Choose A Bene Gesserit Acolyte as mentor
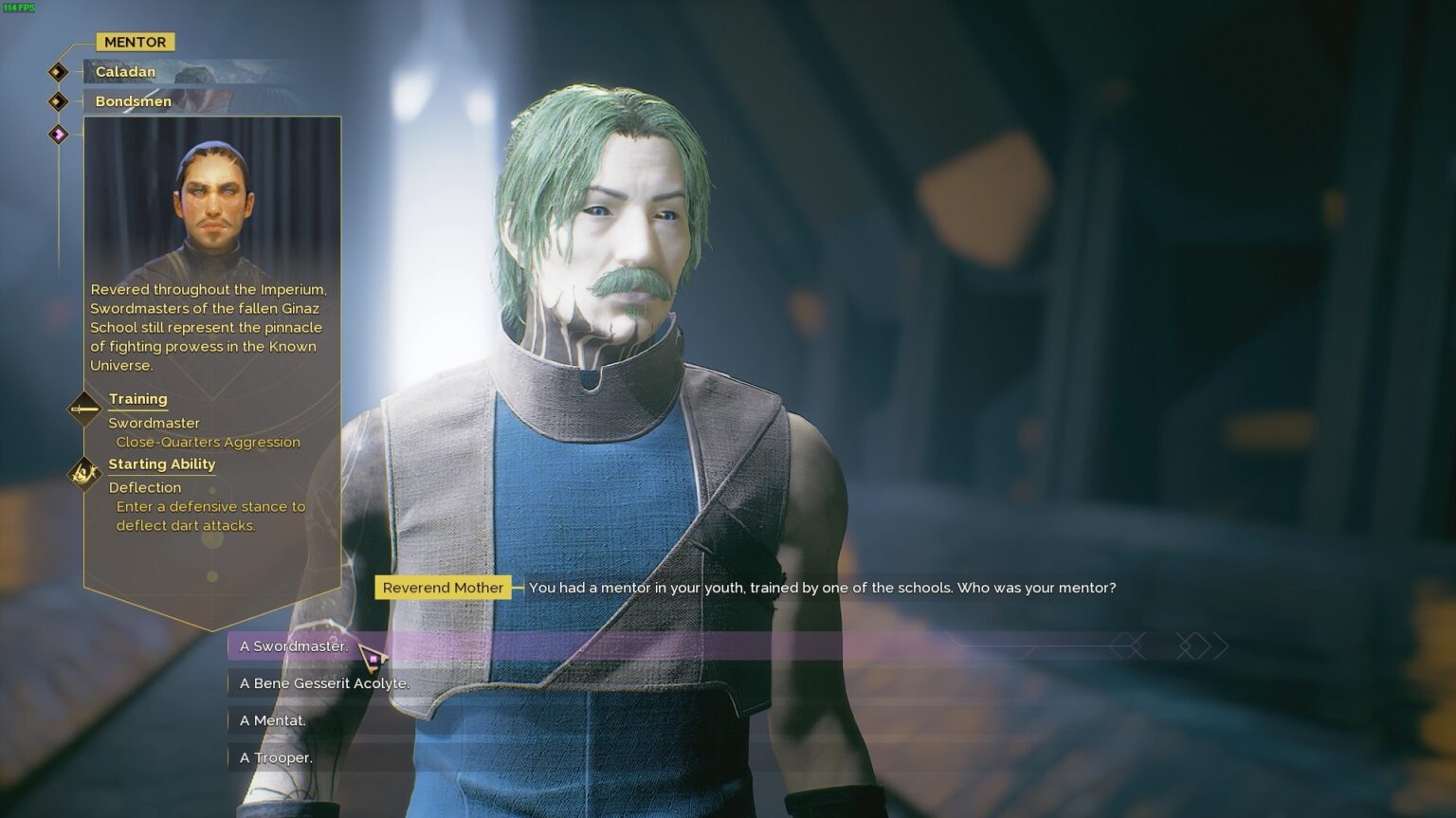Image resolution: width=1456 pixels, height=818 pixels. (x=324, y=682)
